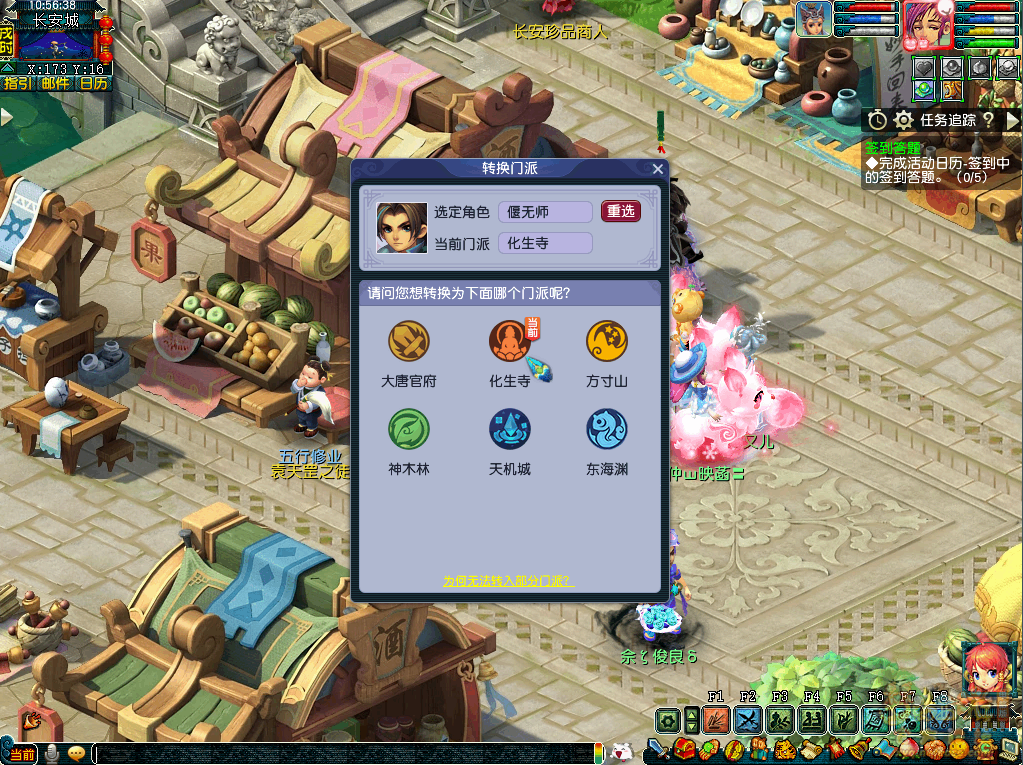
Task: Close the 转换门派 dialog
Action: coord(657,169)
